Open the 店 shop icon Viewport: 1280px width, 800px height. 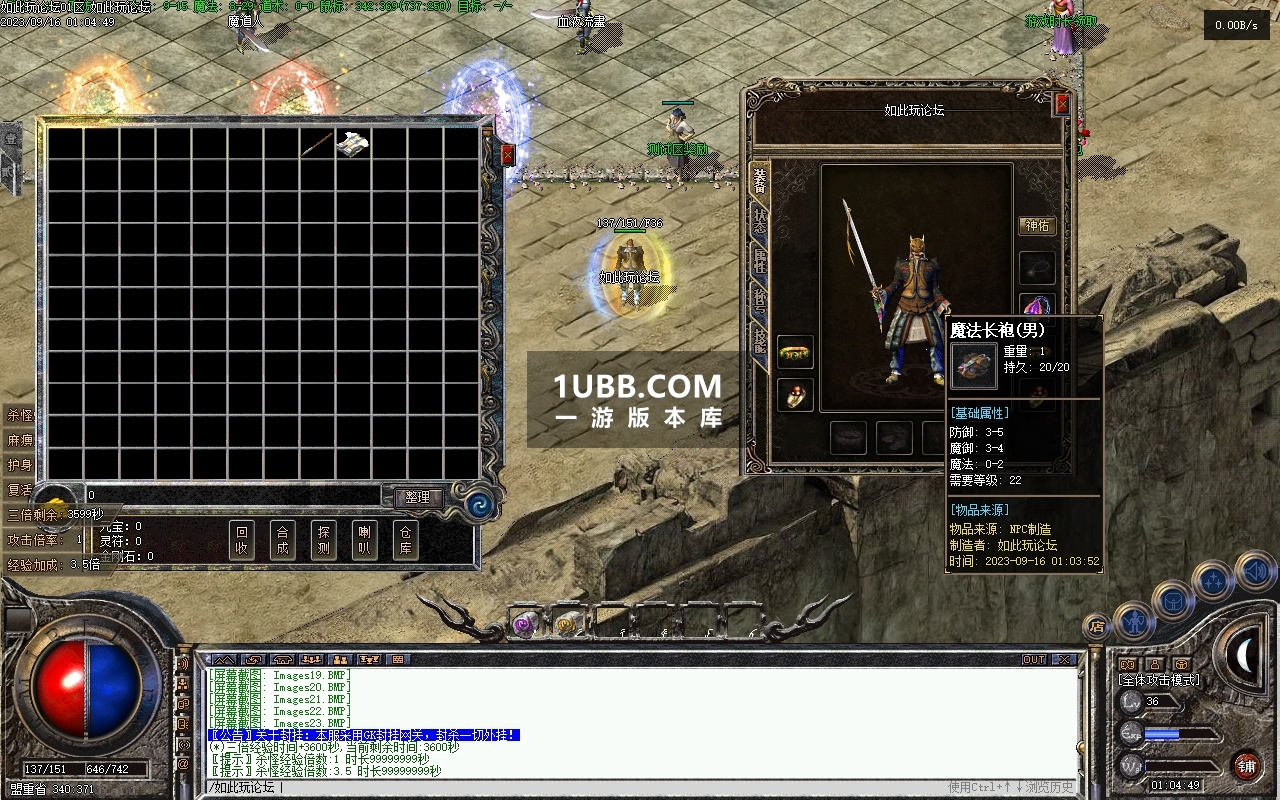tap(1096, 627)
